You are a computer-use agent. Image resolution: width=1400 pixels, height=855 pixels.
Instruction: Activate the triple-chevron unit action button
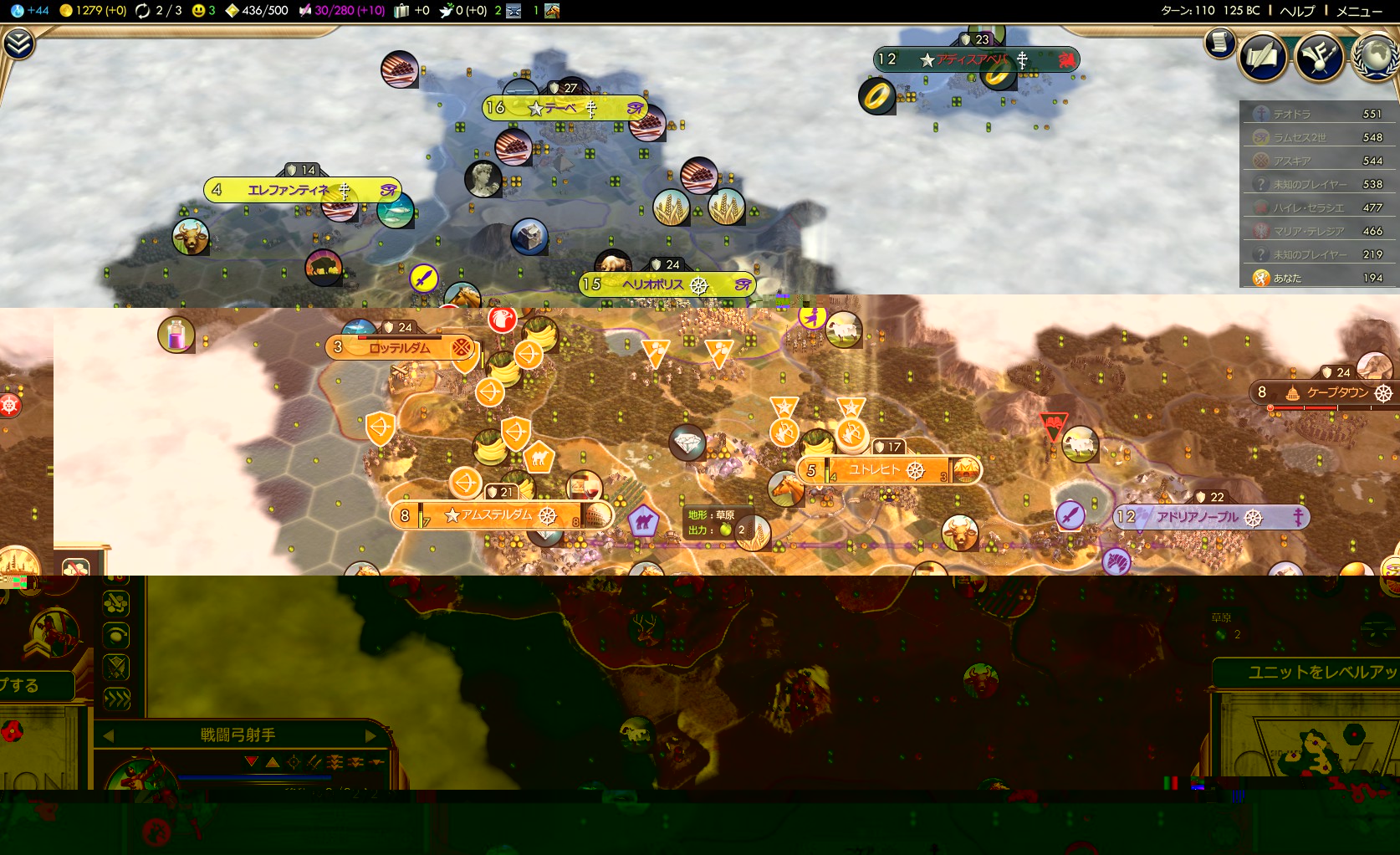click(x=116, y=699)
